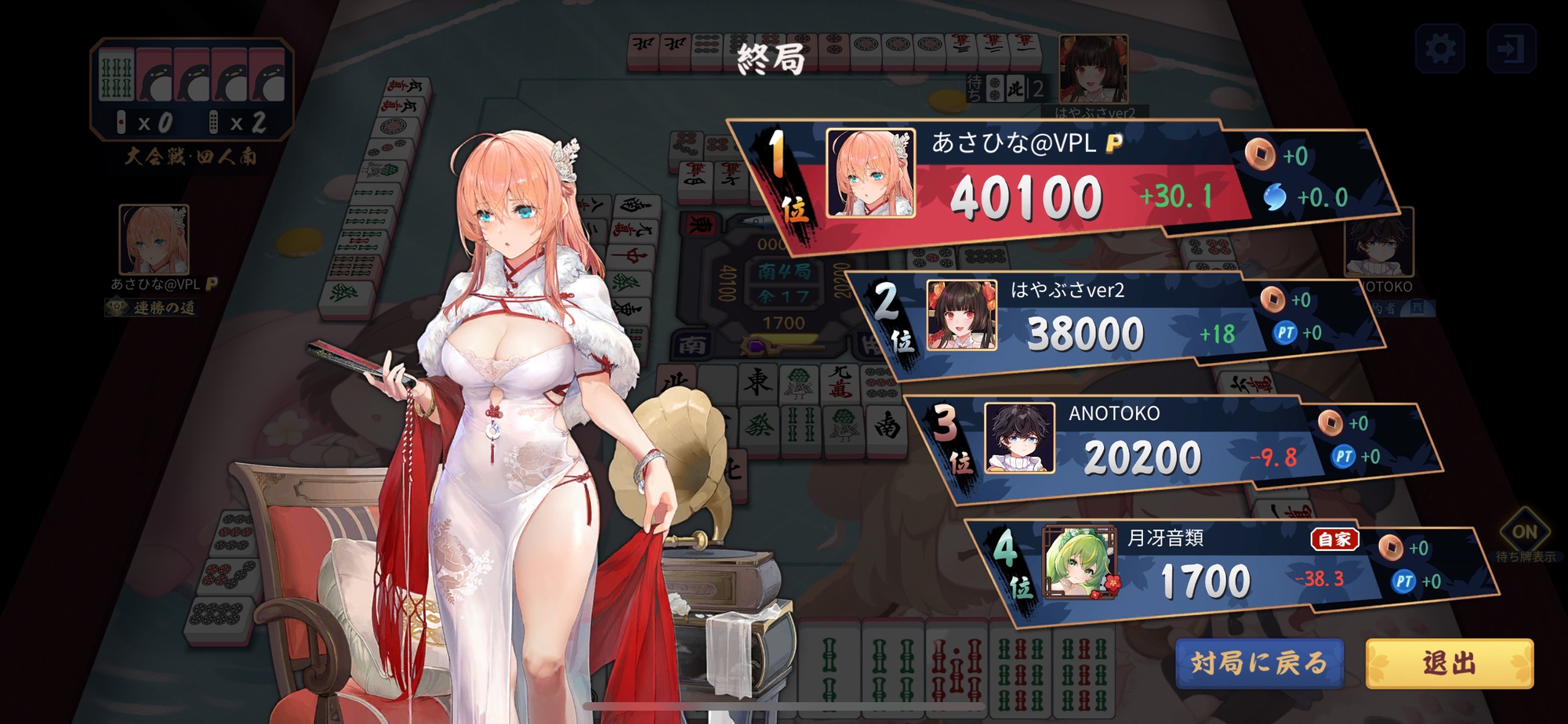Toggle the 待ち牌表示 ON switch
The width and height of the screenshot is (1568, 724).
pyautogui.click(x=1523, y=533)
